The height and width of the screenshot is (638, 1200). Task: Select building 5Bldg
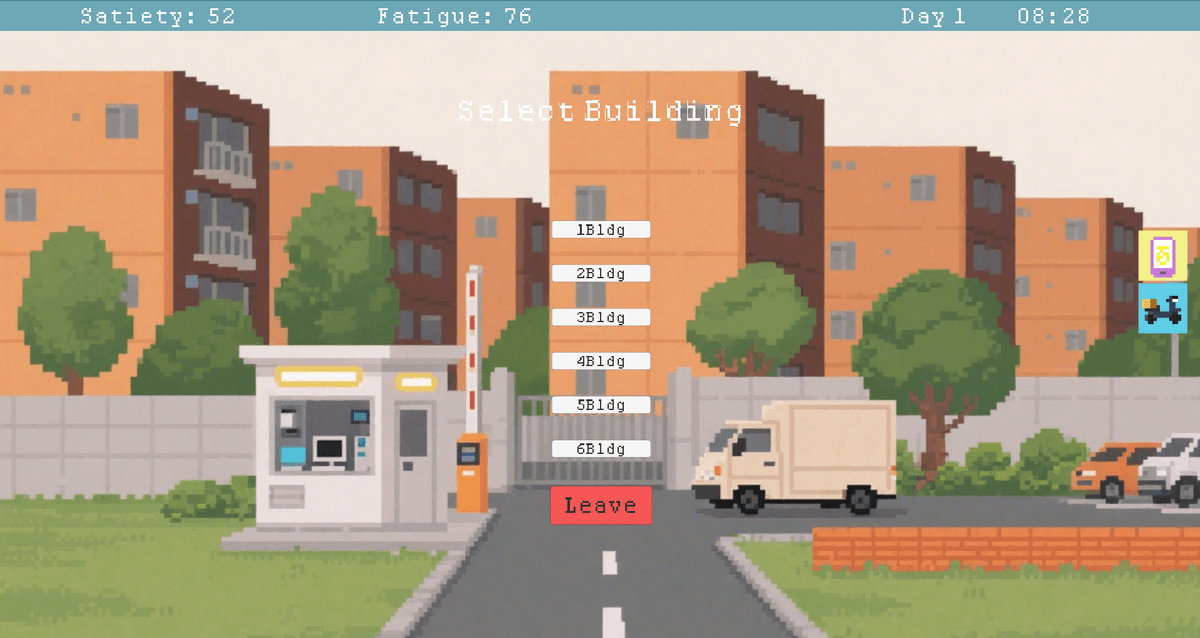point(601,405)
